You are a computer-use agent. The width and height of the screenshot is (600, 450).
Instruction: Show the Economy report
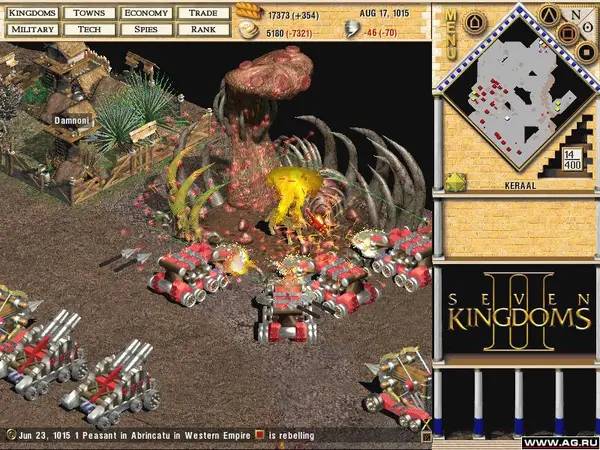pos(146,14)
